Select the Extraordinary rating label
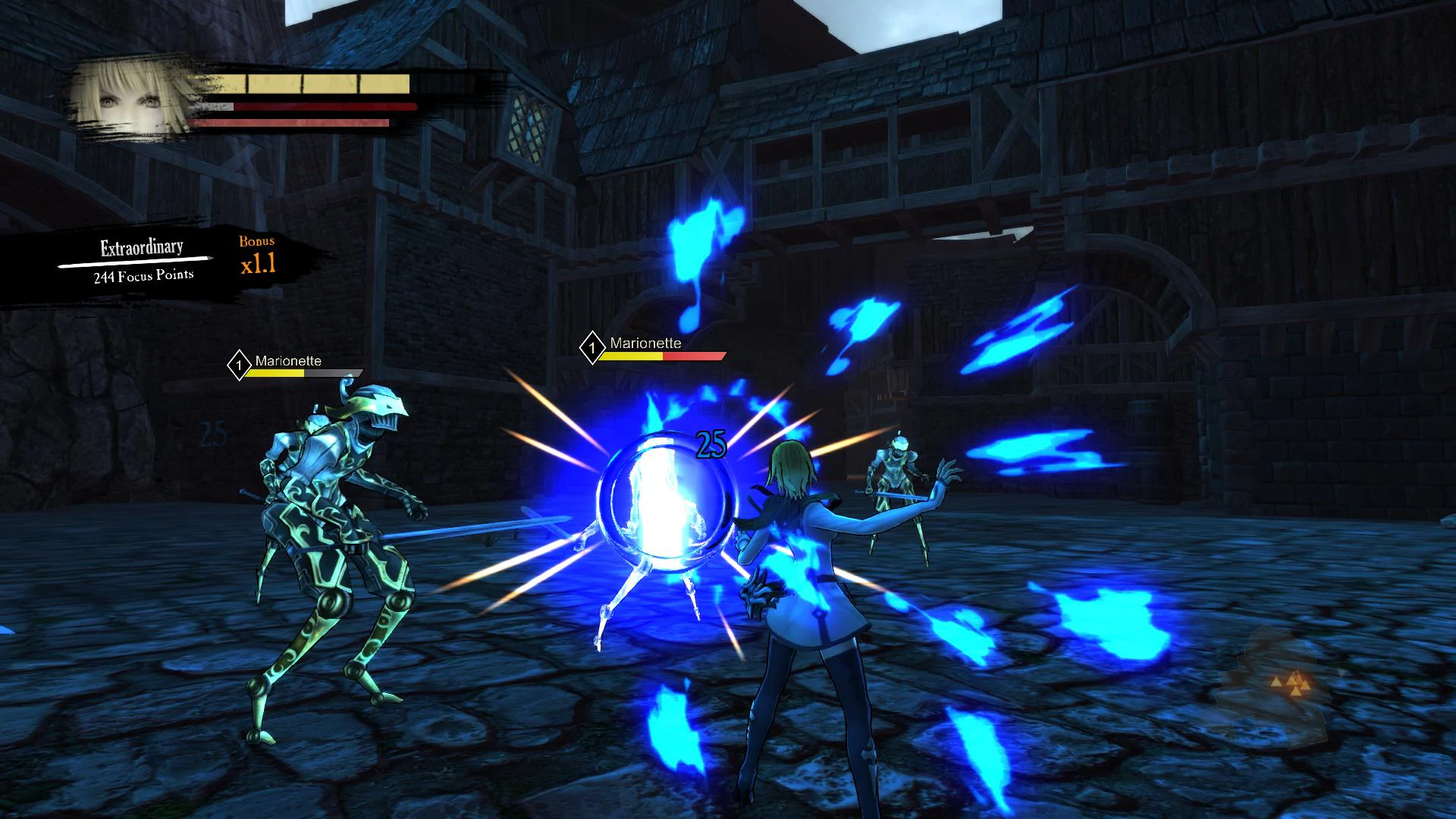Image resolution: width=1456 pixels, height=819 pixels. pos(140,246)
